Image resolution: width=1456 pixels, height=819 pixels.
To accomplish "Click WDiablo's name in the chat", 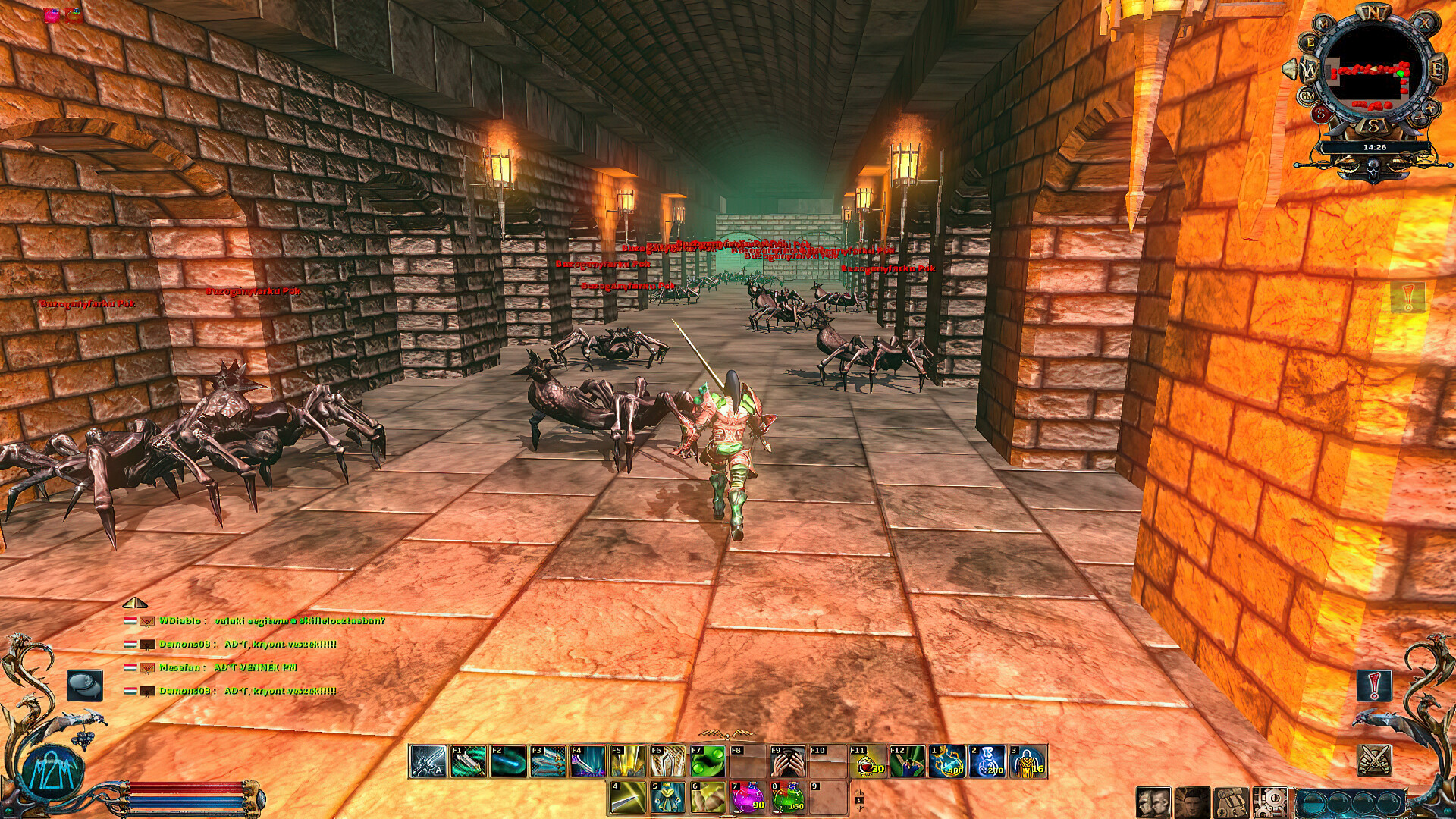I will 180,620.
